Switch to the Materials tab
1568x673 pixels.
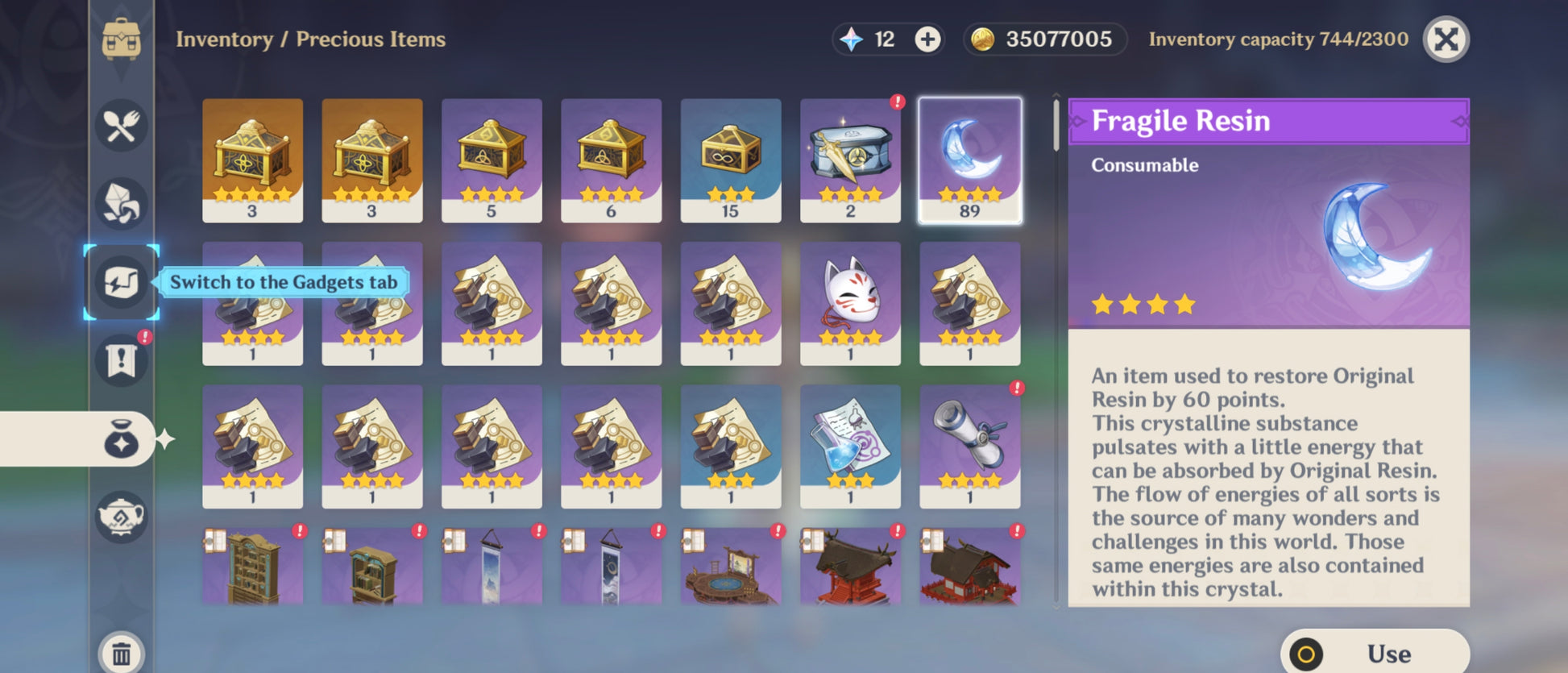click(122, 203)
